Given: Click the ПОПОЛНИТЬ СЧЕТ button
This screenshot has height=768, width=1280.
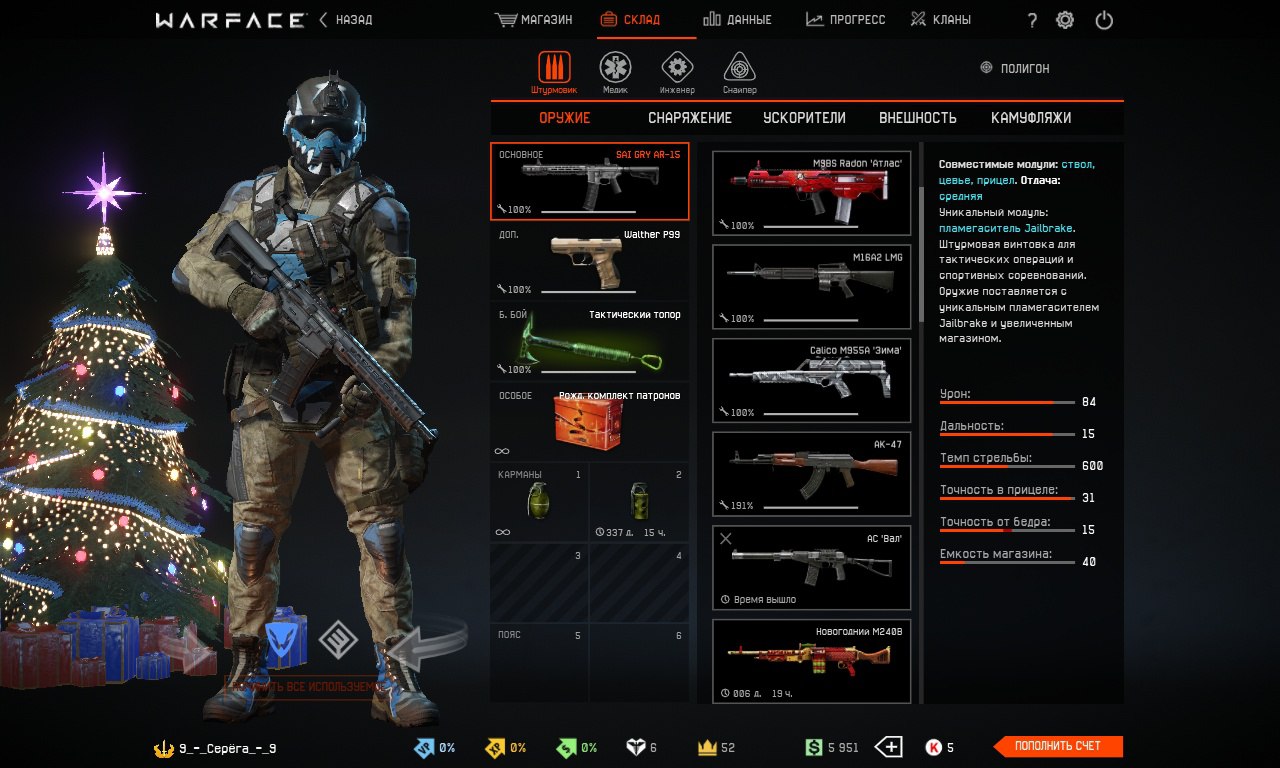Looking at the screenshot, I should click(x=1057, y=747).
